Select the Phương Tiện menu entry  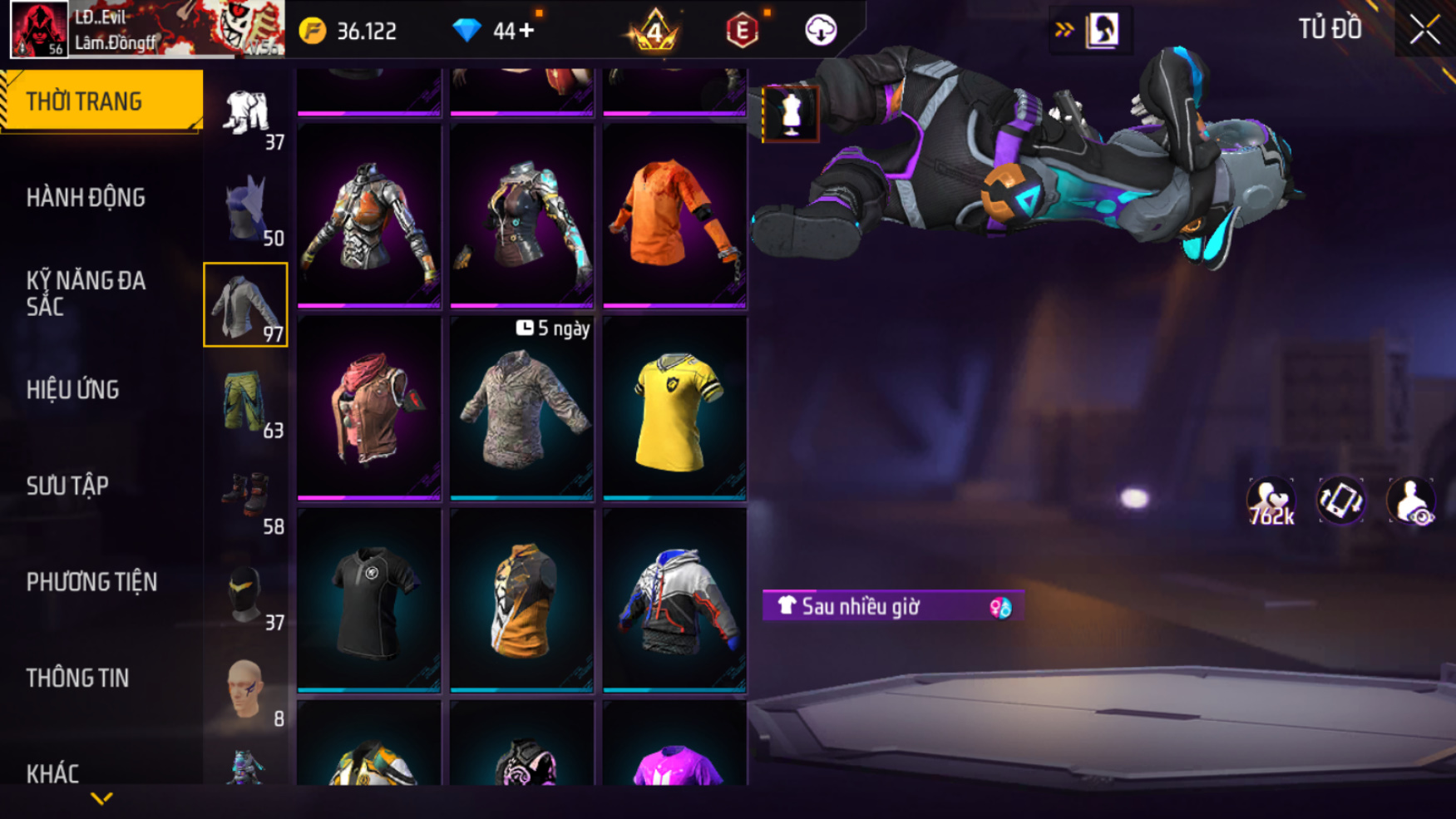(x=91, y=582)
